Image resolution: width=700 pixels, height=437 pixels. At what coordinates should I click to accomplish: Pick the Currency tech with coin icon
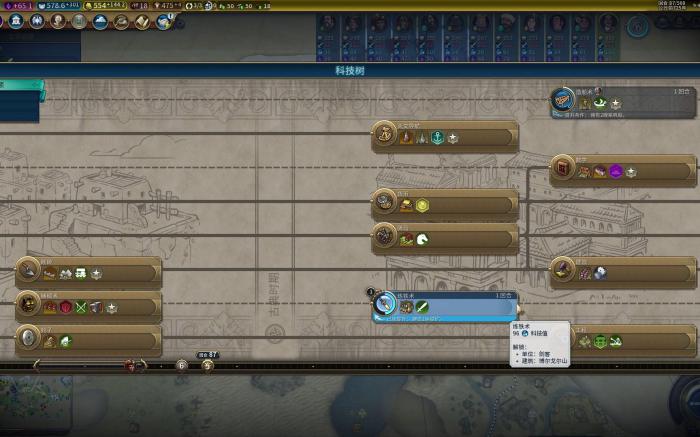click(x=445, y=204)
